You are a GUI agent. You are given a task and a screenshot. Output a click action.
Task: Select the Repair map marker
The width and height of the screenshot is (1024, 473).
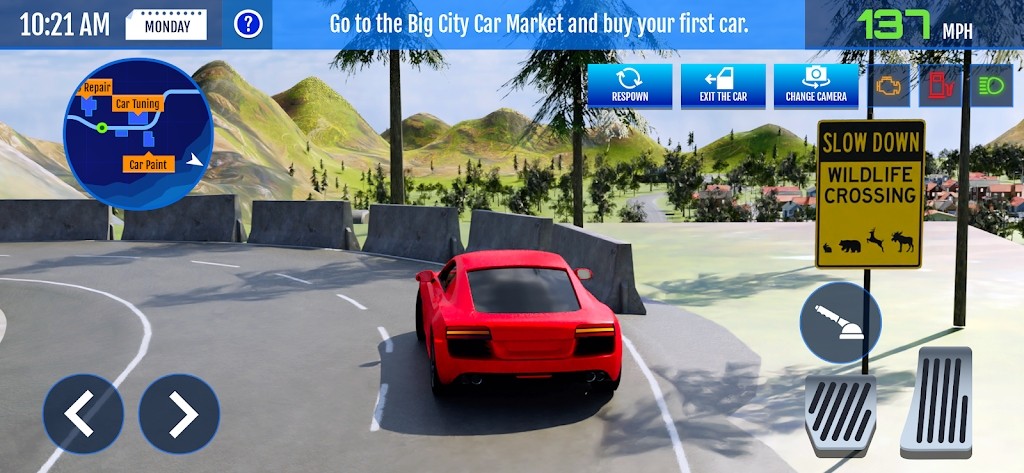click(x=97, y=87)
